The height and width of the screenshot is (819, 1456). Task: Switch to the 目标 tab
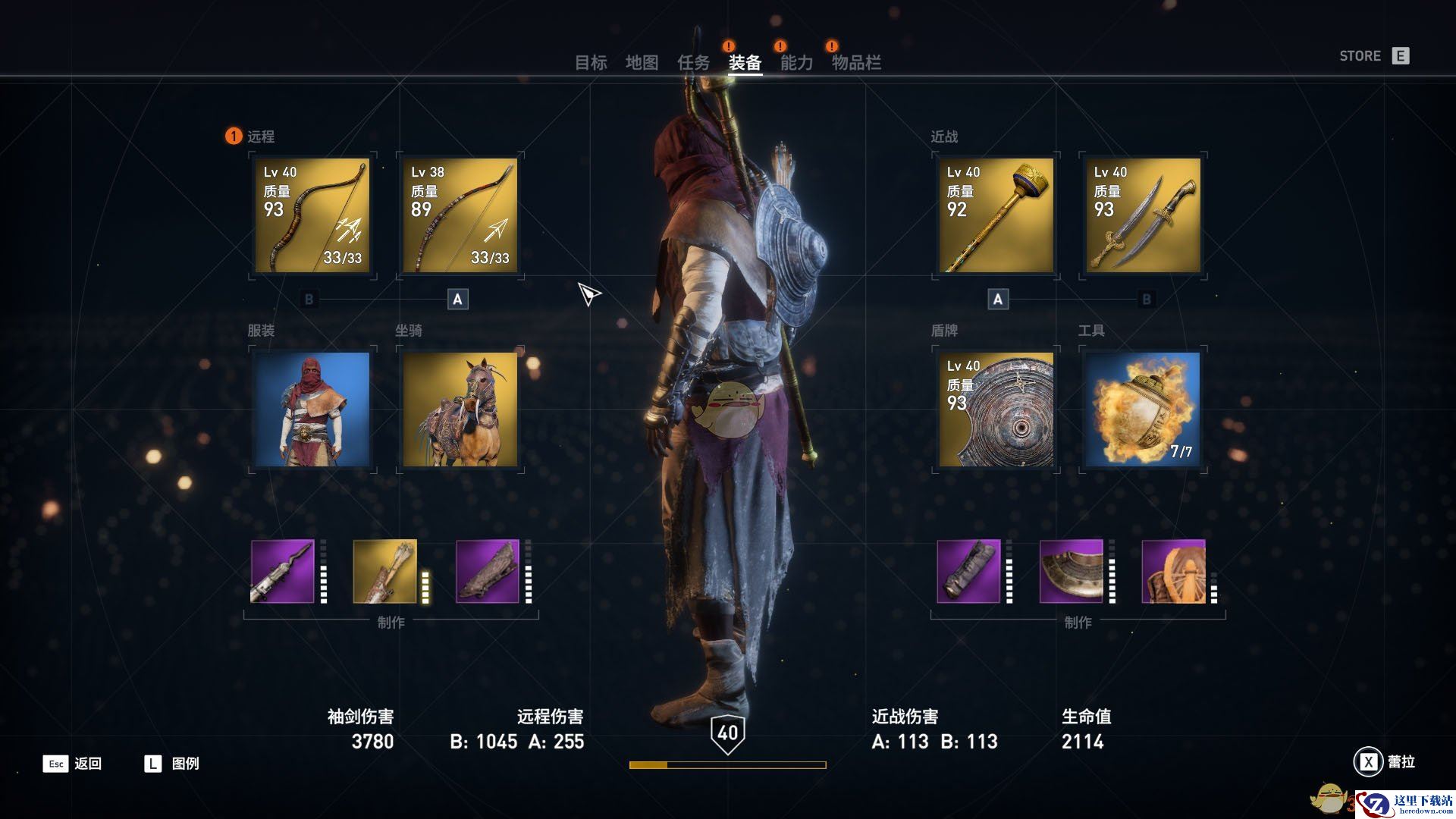coord(591,63)
